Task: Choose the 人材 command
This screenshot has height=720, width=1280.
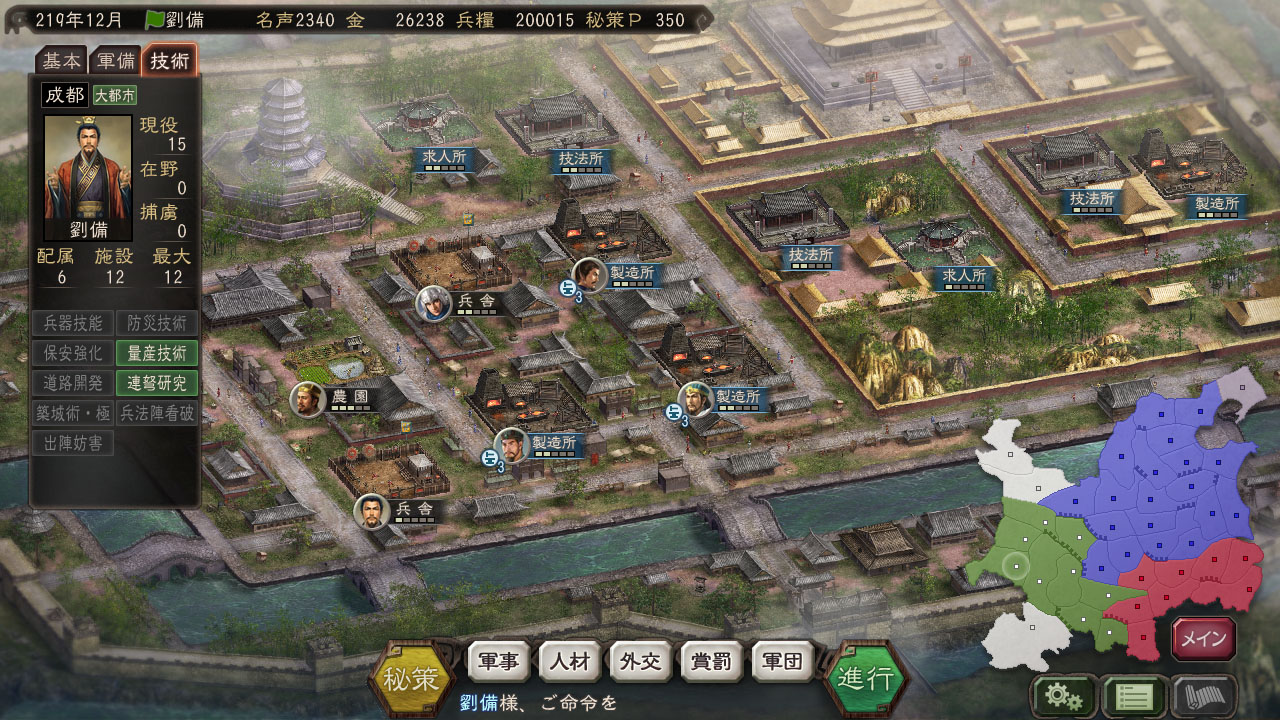Action: [x=569, y=663]
